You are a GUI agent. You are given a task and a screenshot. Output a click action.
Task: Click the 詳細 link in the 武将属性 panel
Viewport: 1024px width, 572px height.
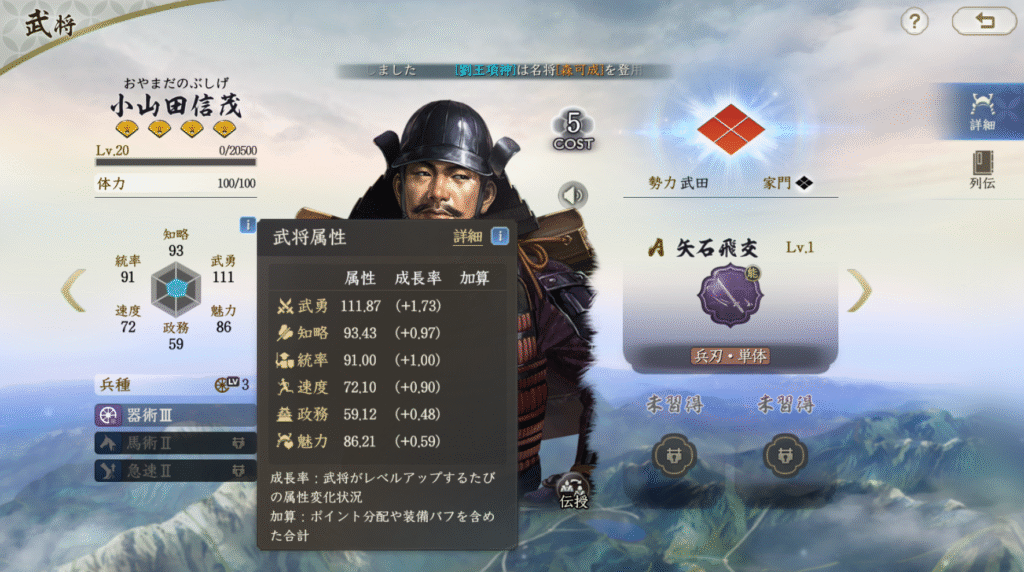467,237
